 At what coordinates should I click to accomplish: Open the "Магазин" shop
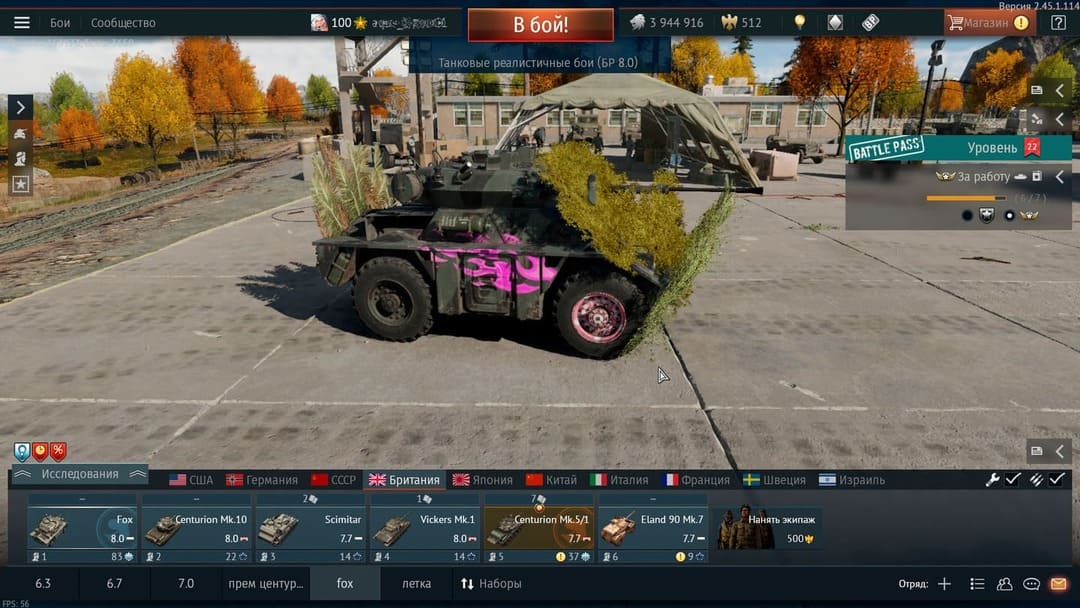point(987,22)
